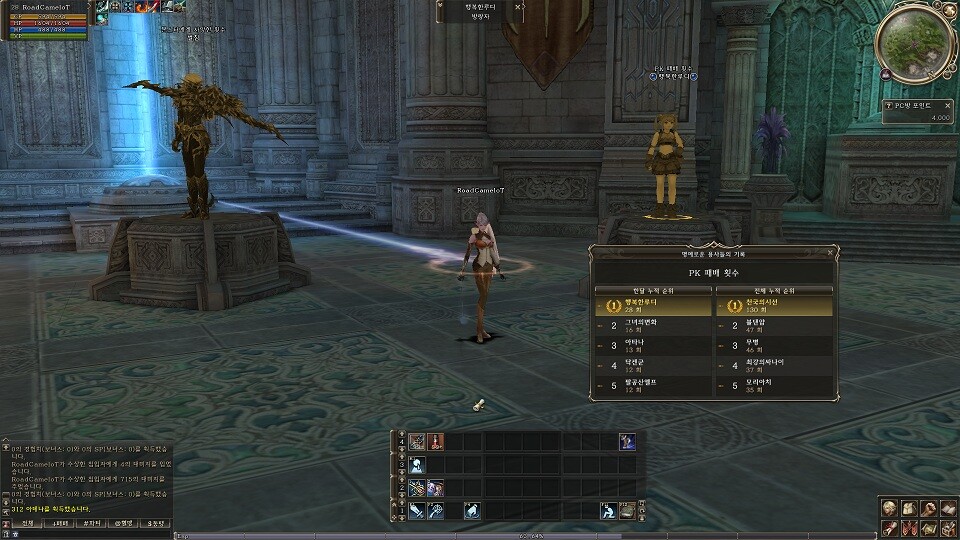Close the PC방 포인트 panel
Image resolution: width=960 pixels, height=540 pixels.
pos(947,104)
